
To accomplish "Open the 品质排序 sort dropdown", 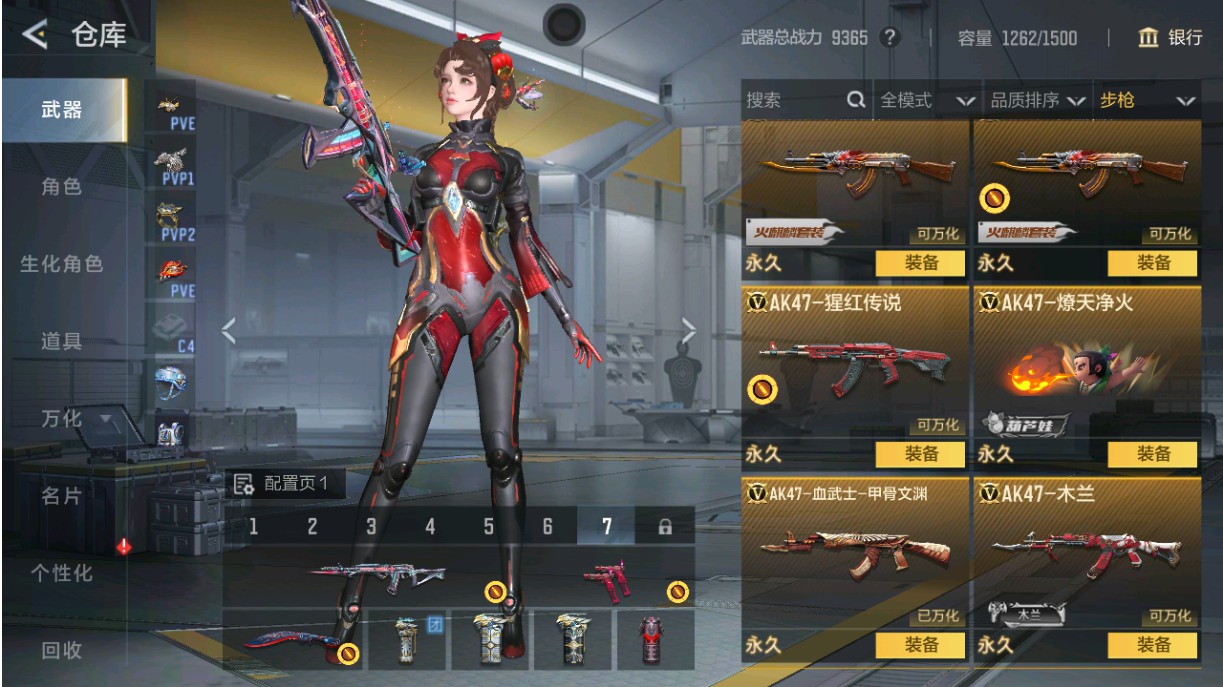I will coord(1037,100).
